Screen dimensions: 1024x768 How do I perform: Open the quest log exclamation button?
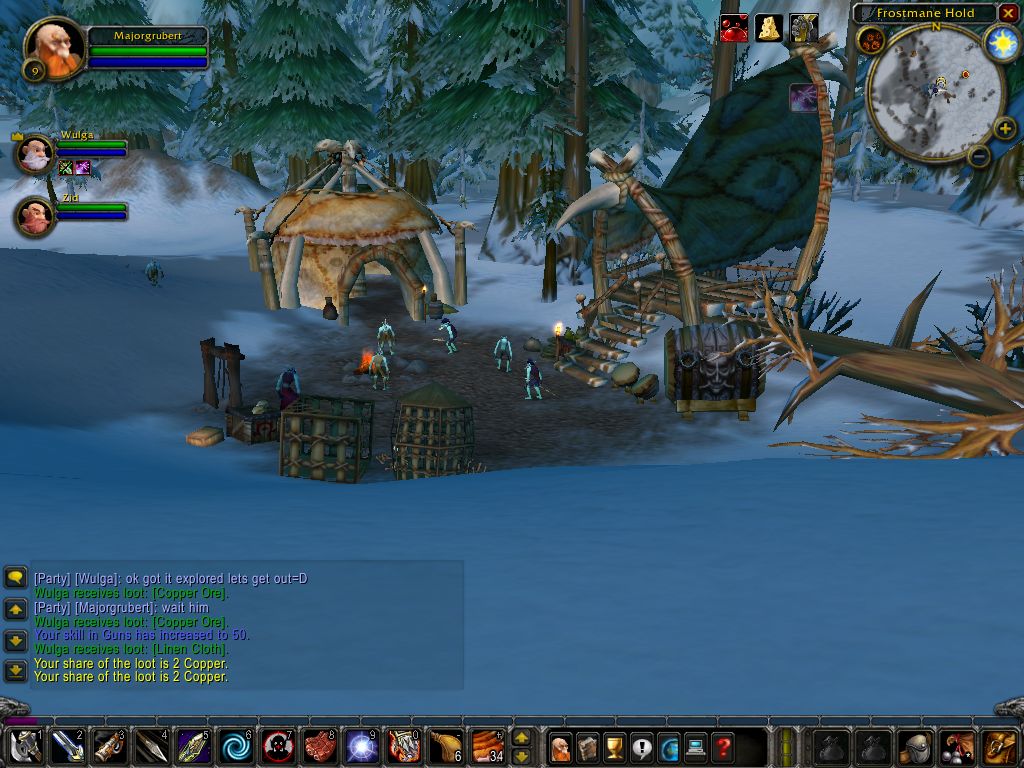642,747
